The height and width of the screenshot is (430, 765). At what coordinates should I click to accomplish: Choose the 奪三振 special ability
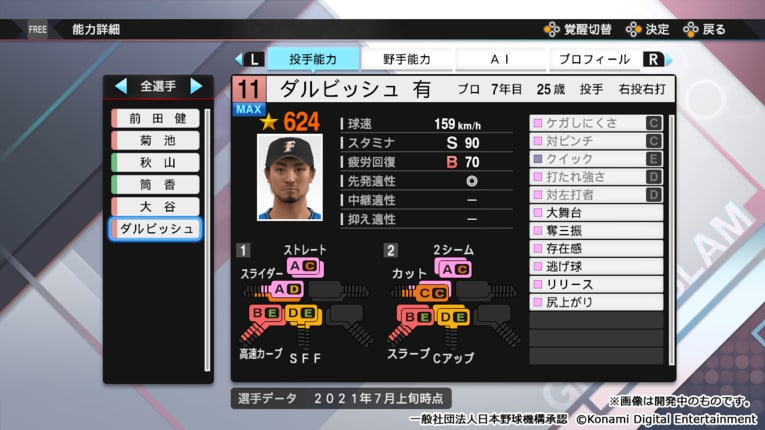pyautogui.click(x=595, y=230)
